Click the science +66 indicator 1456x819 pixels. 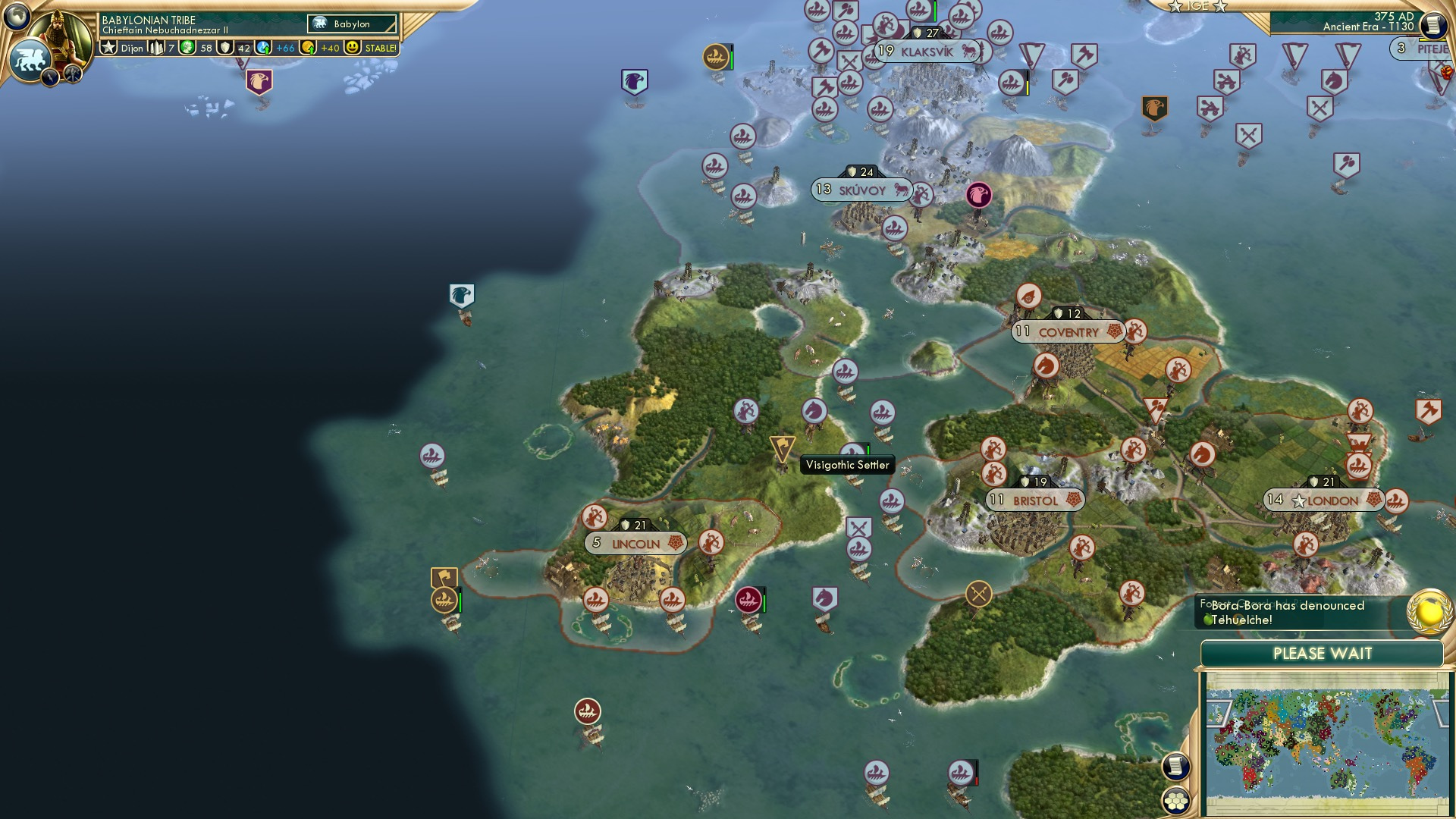(x=264, y=47)
